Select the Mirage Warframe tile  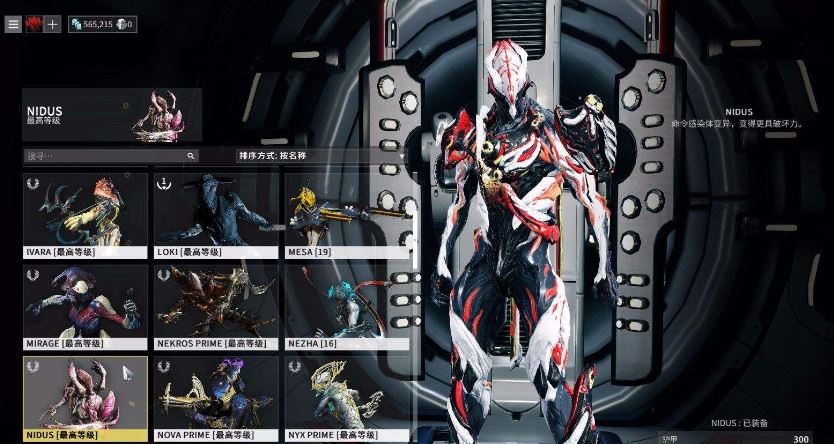pyautogui.click(x=85, y=307)
